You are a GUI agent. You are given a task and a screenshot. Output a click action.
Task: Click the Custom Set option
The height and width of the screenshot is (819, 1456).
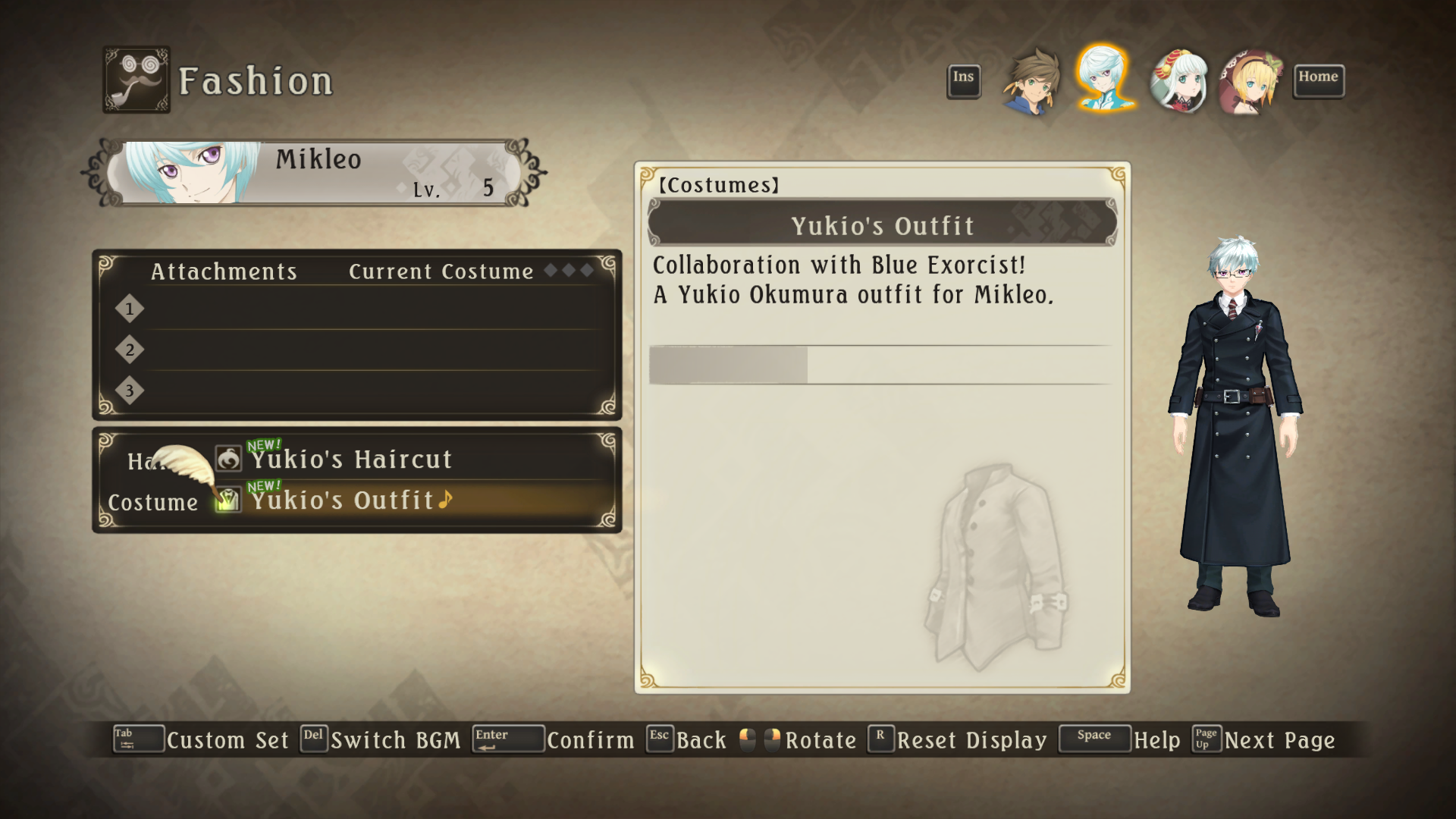tap(227, 740)
